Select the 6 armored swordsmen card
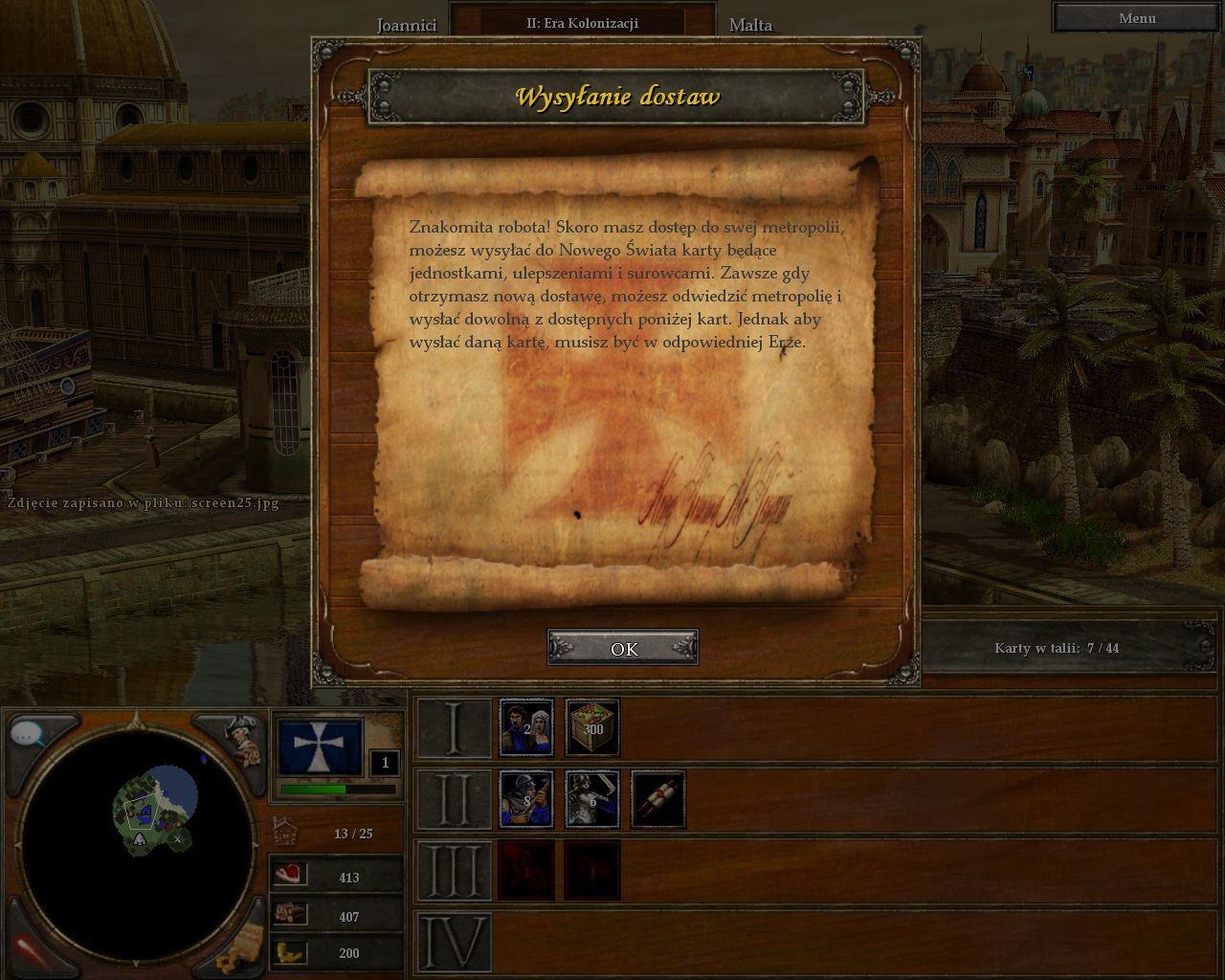 [592, 798]
